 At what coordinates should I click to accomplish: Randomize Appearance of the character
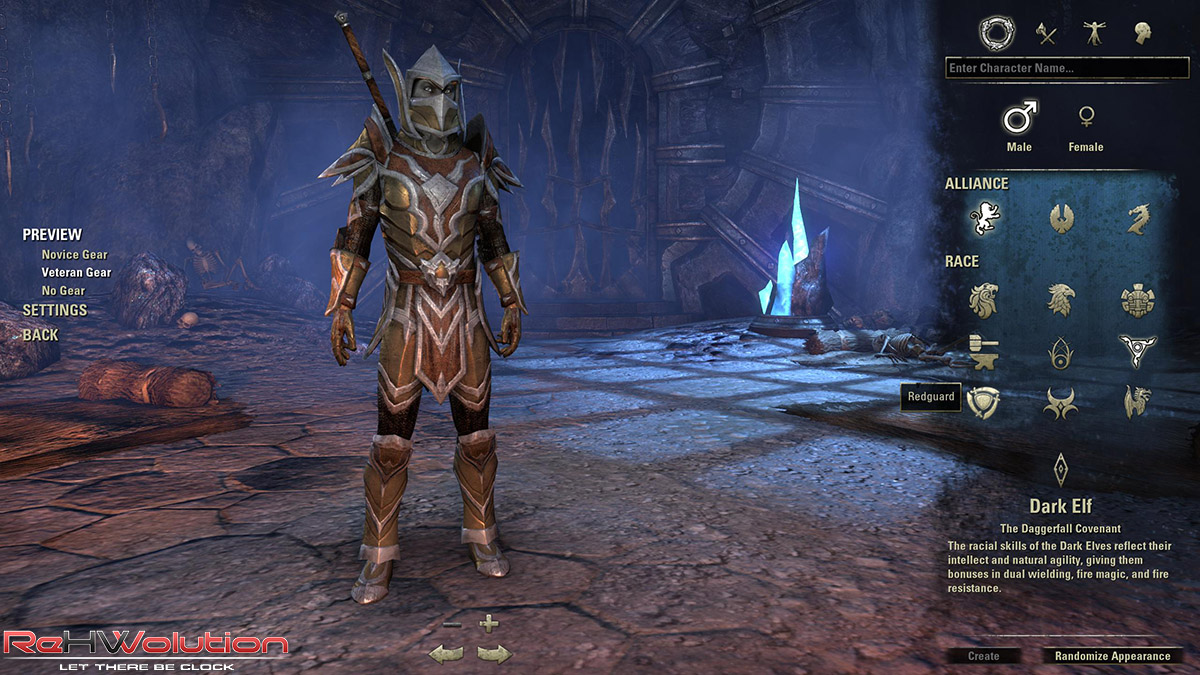(x=1112, y=656)
